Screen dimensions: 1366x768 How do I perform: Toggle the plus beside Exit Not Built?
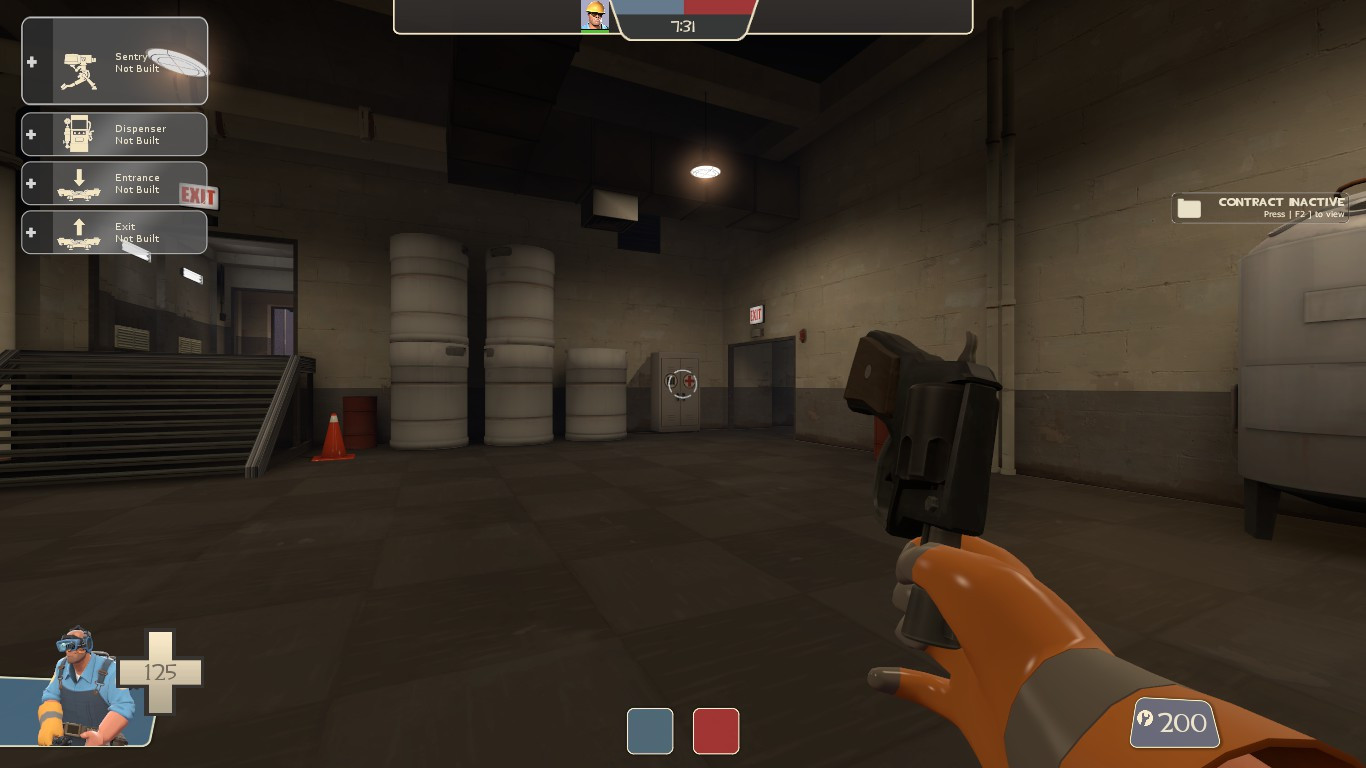coord(31,232)
